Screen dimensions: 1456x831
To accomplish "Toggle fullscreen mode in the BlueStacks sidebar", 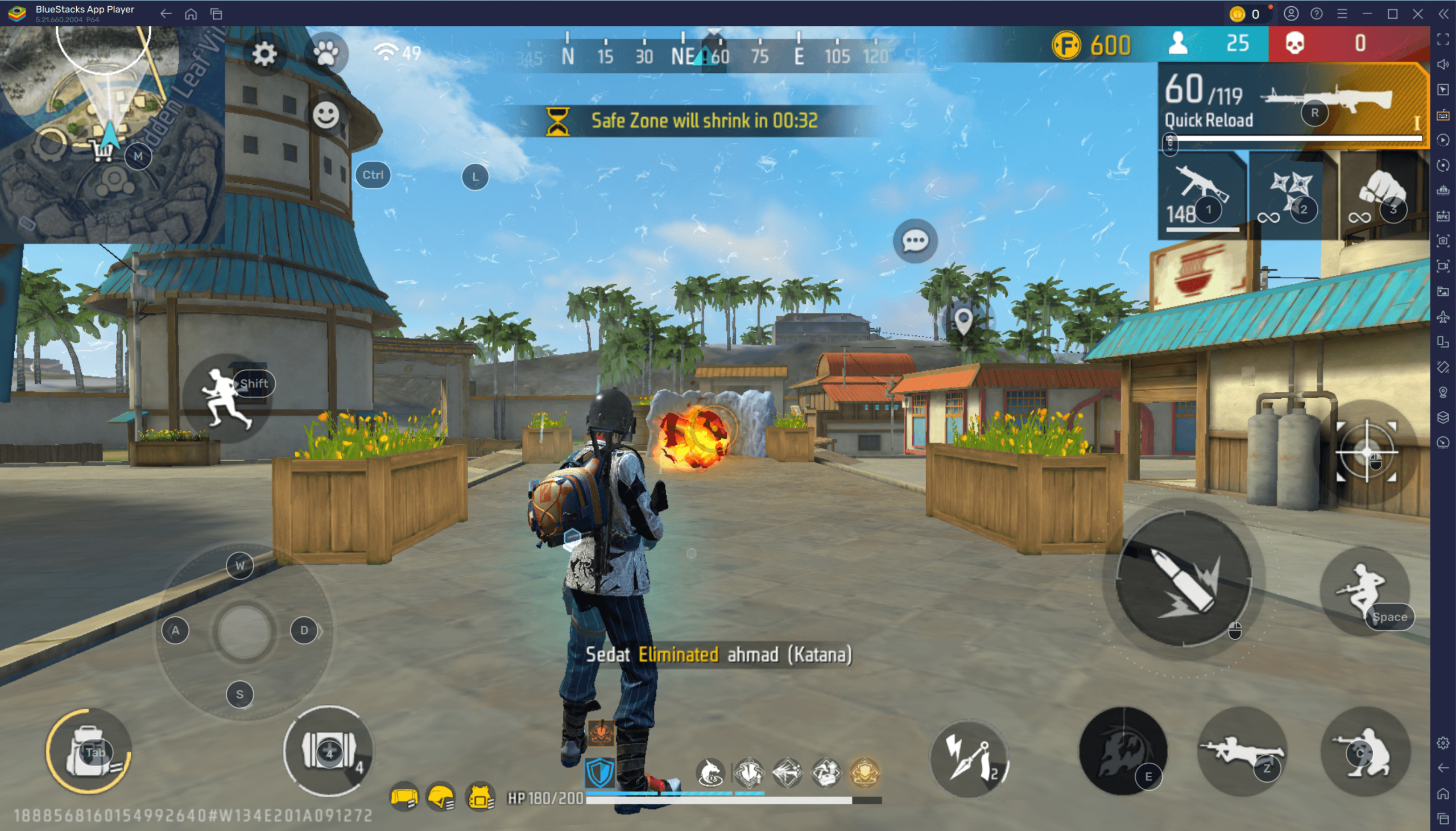I will (1445, 40).
